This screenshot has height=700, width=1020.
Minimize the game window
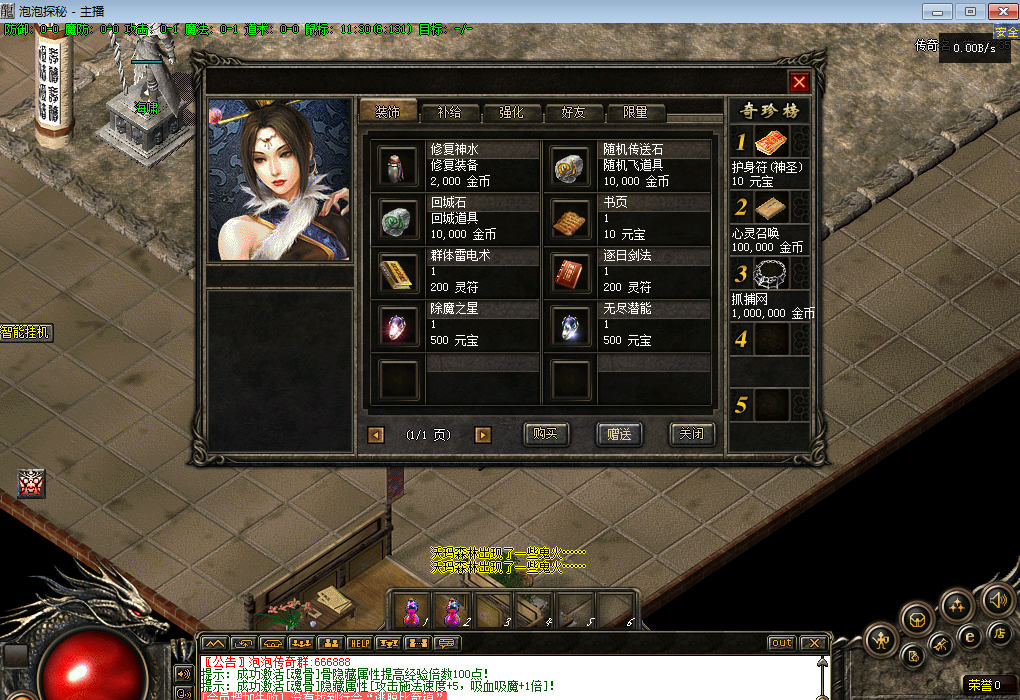coord(938,11)
